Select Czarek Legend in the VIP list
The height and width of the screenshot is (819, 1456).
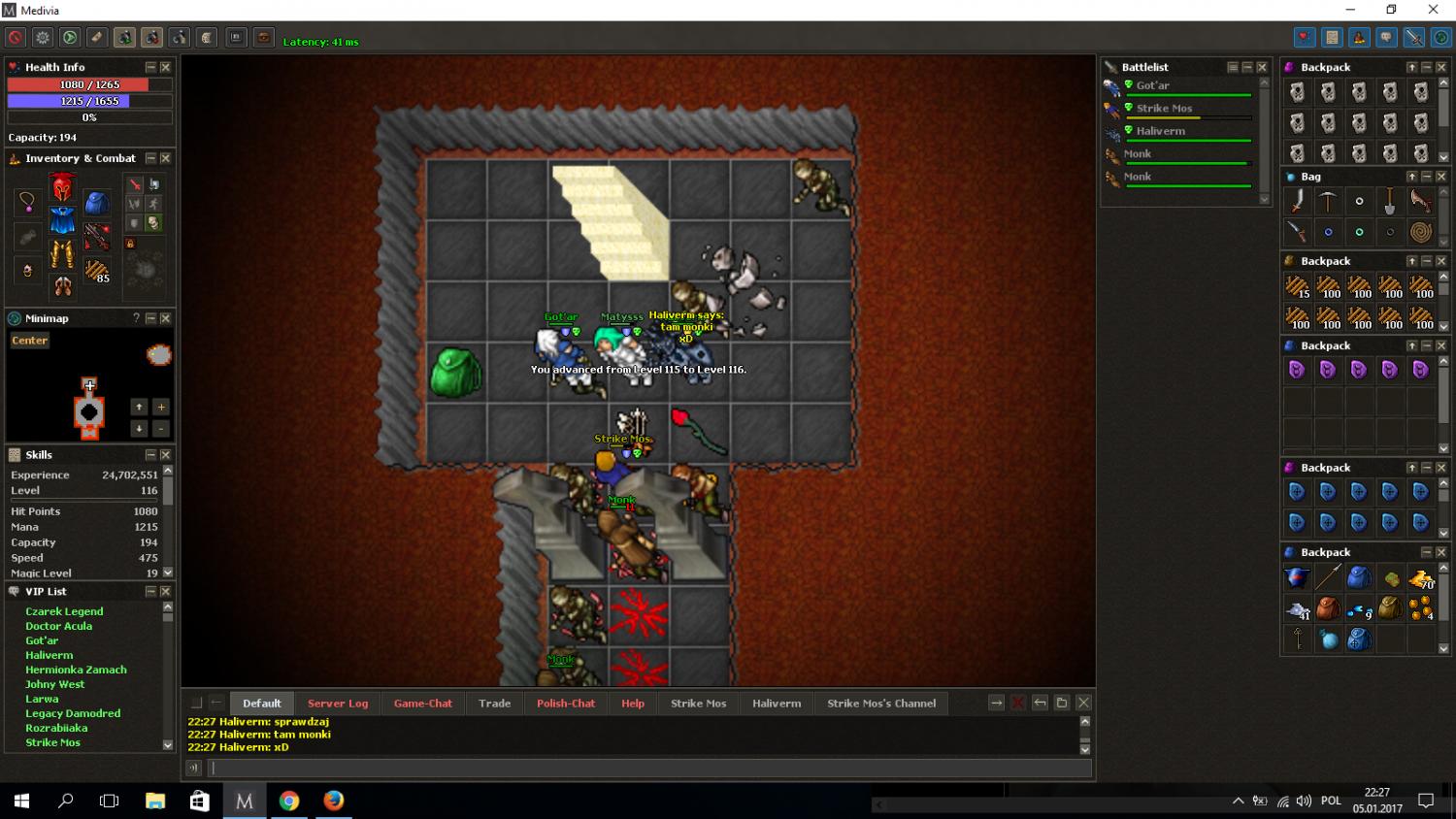point(64,611)
